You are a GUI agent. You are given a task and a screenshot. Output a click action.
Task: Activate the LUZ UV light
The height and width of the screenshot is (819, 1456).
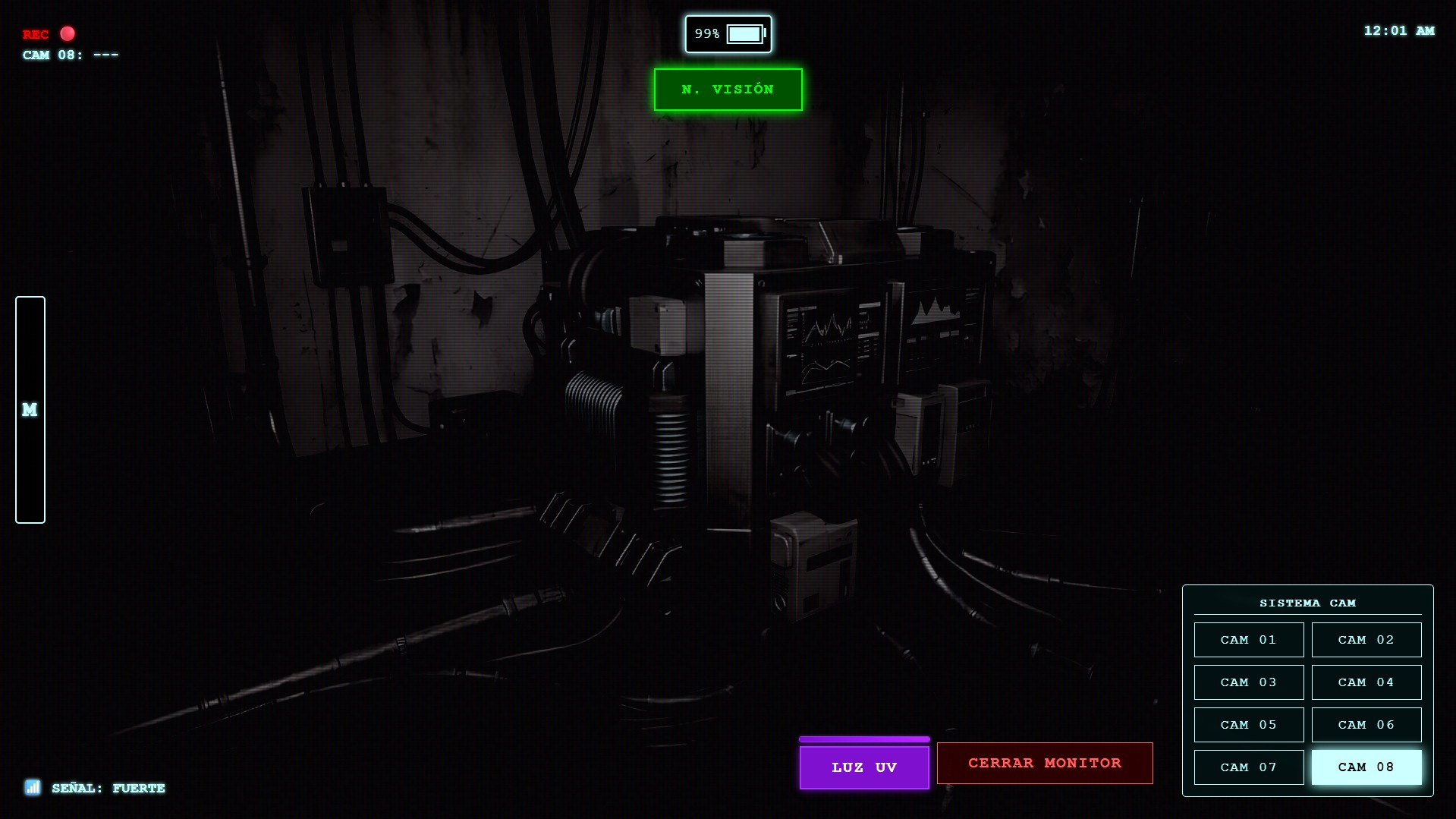[864, 767]
